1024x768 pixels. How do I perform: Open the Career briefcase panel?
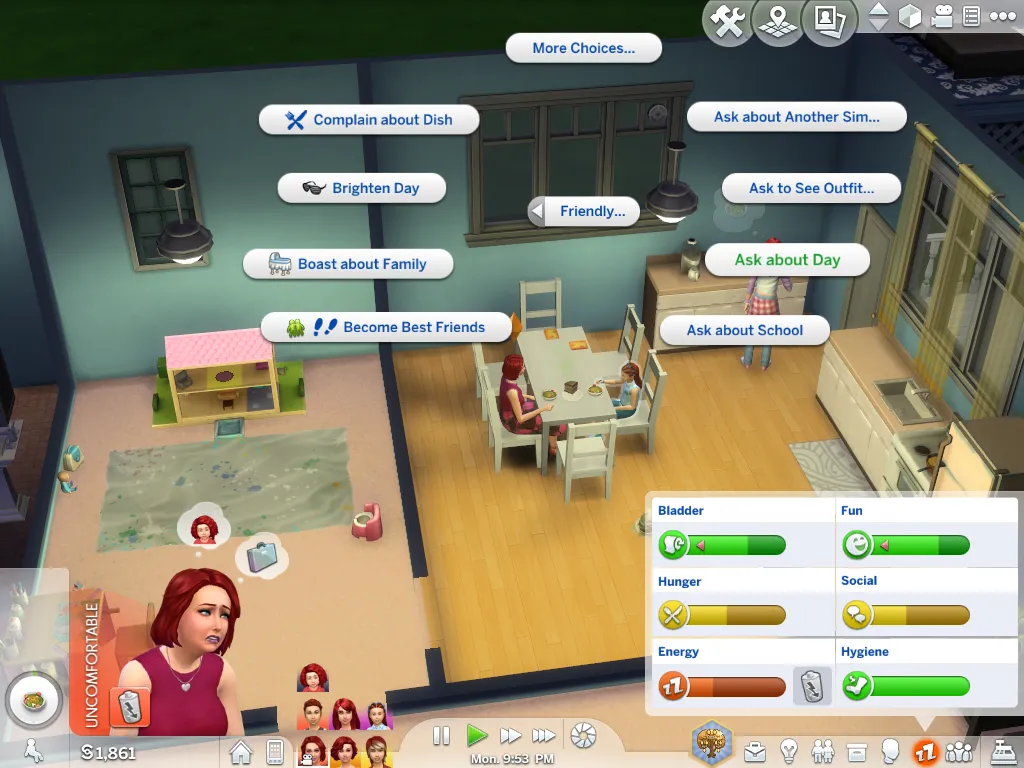pos(754,750)
